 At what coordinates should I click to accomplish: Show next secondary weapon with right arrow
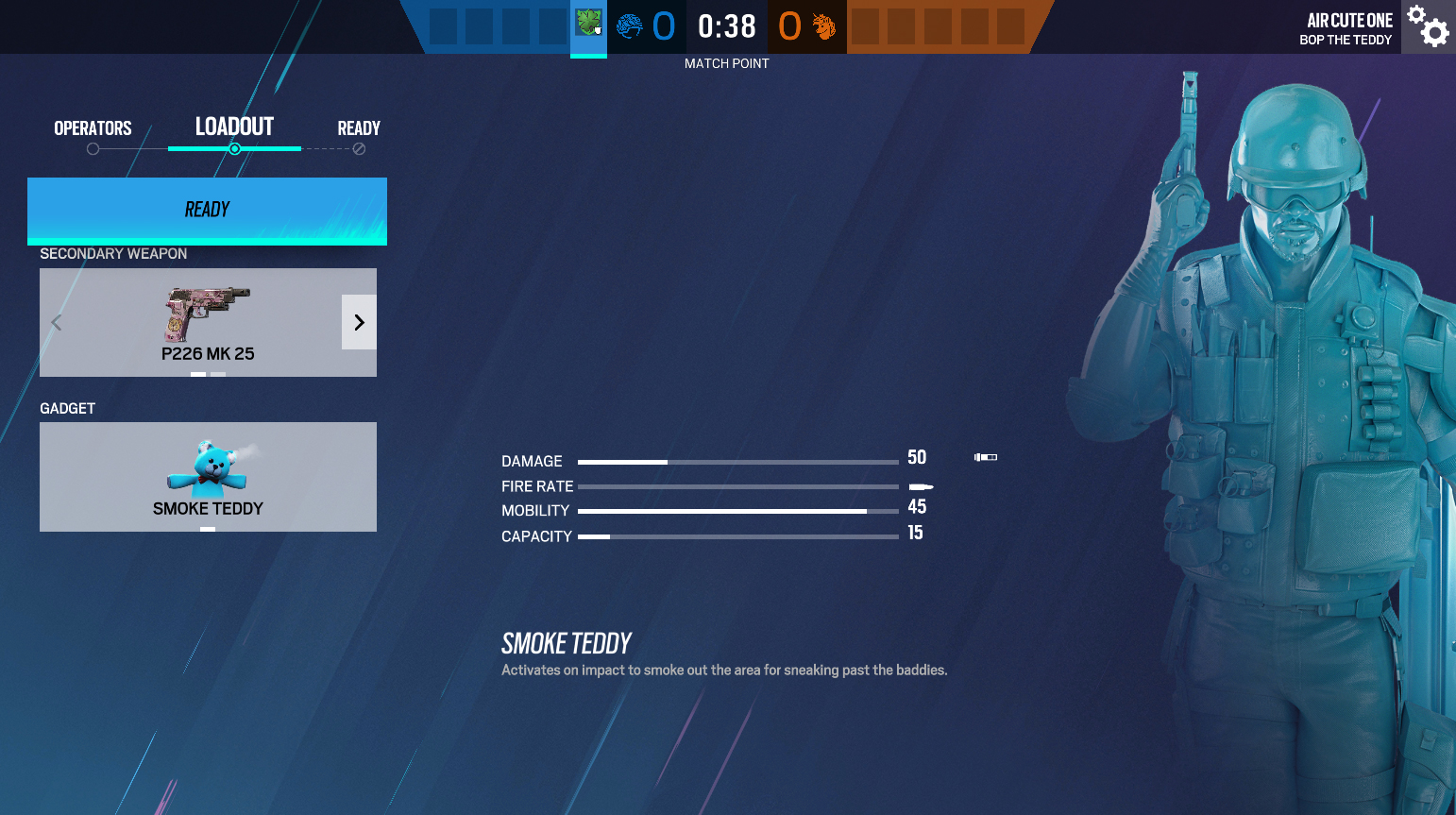point(359,322)
